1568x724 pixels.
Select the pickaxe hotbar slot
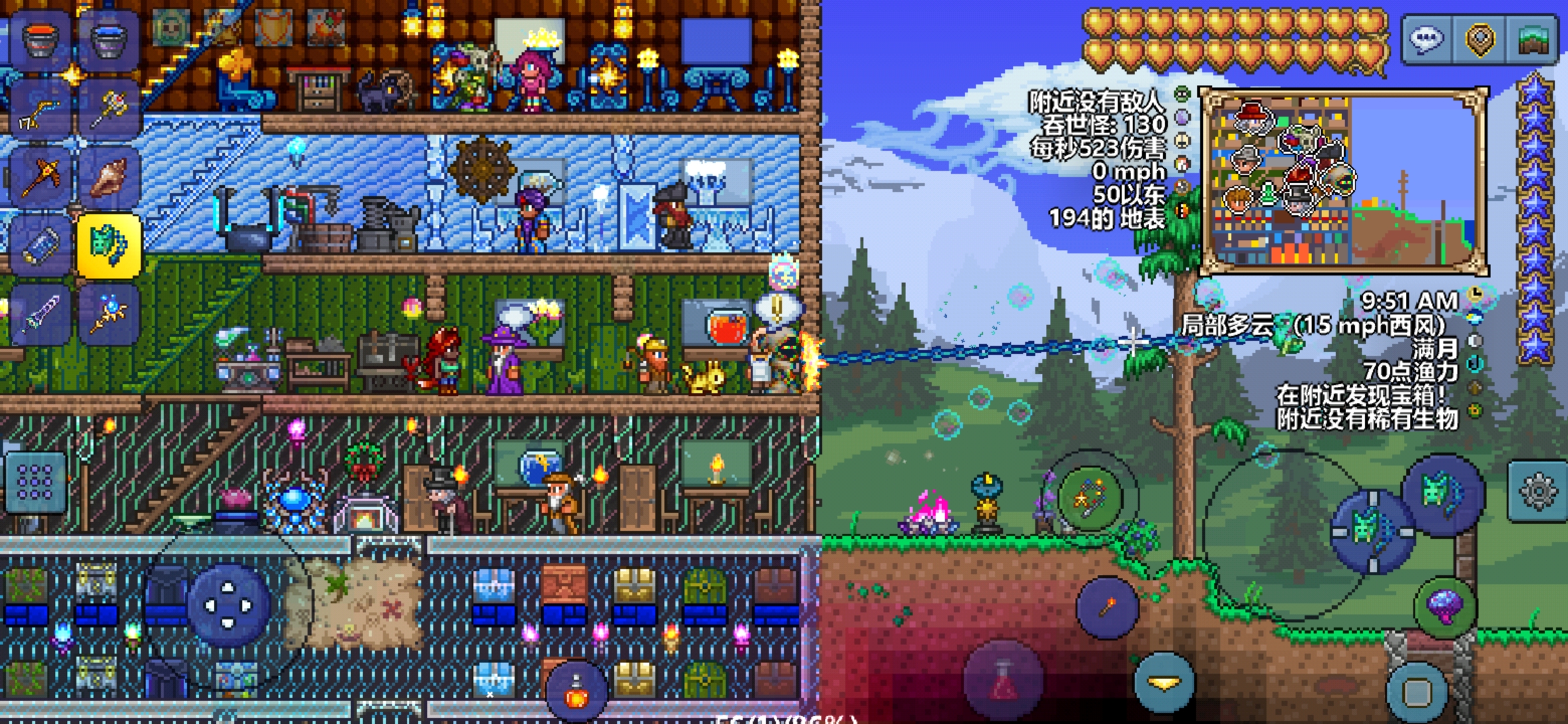pos(39,178)
